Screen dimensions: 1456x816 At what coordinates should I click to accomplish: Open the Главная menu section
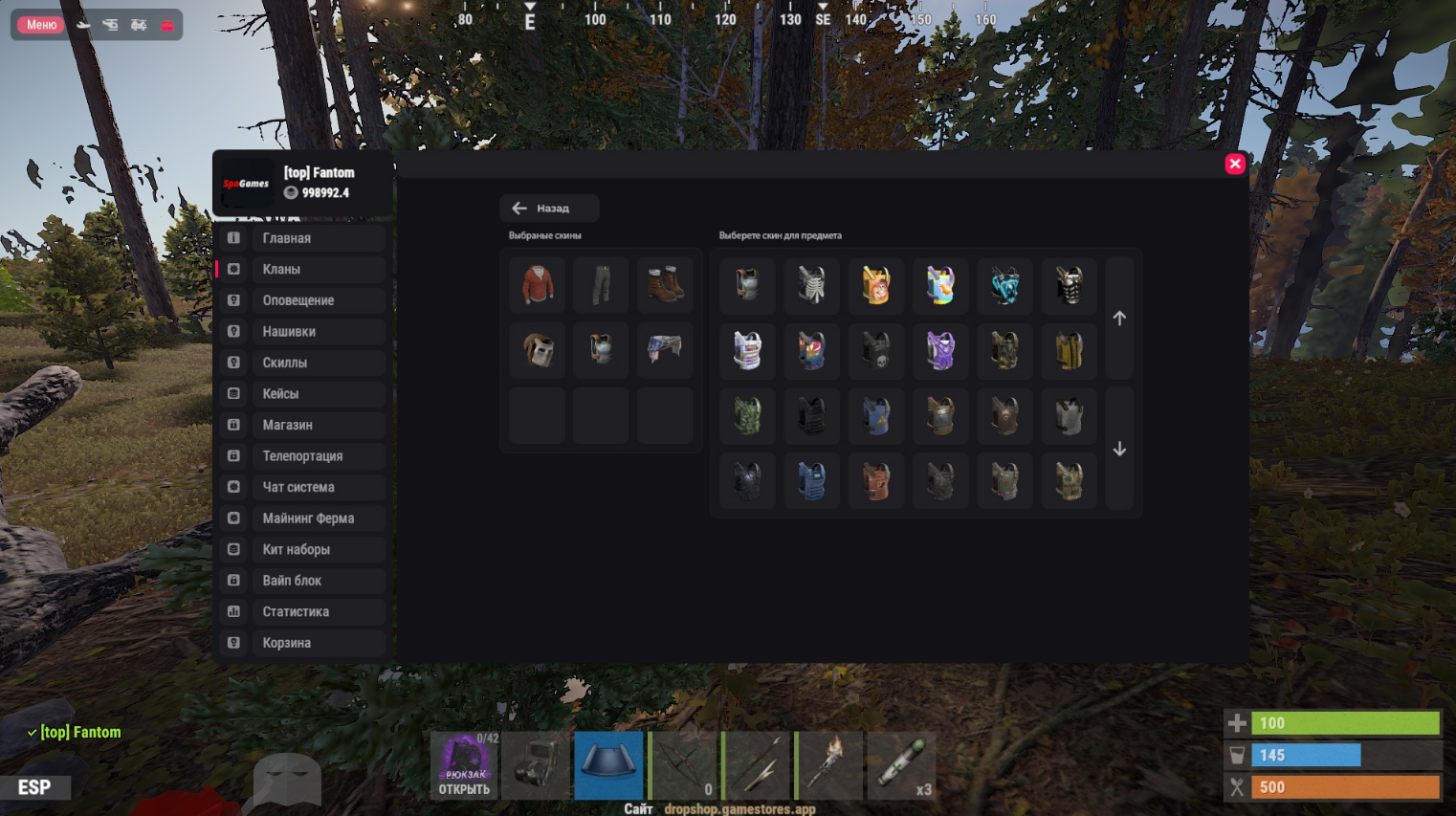coord(301,238)
